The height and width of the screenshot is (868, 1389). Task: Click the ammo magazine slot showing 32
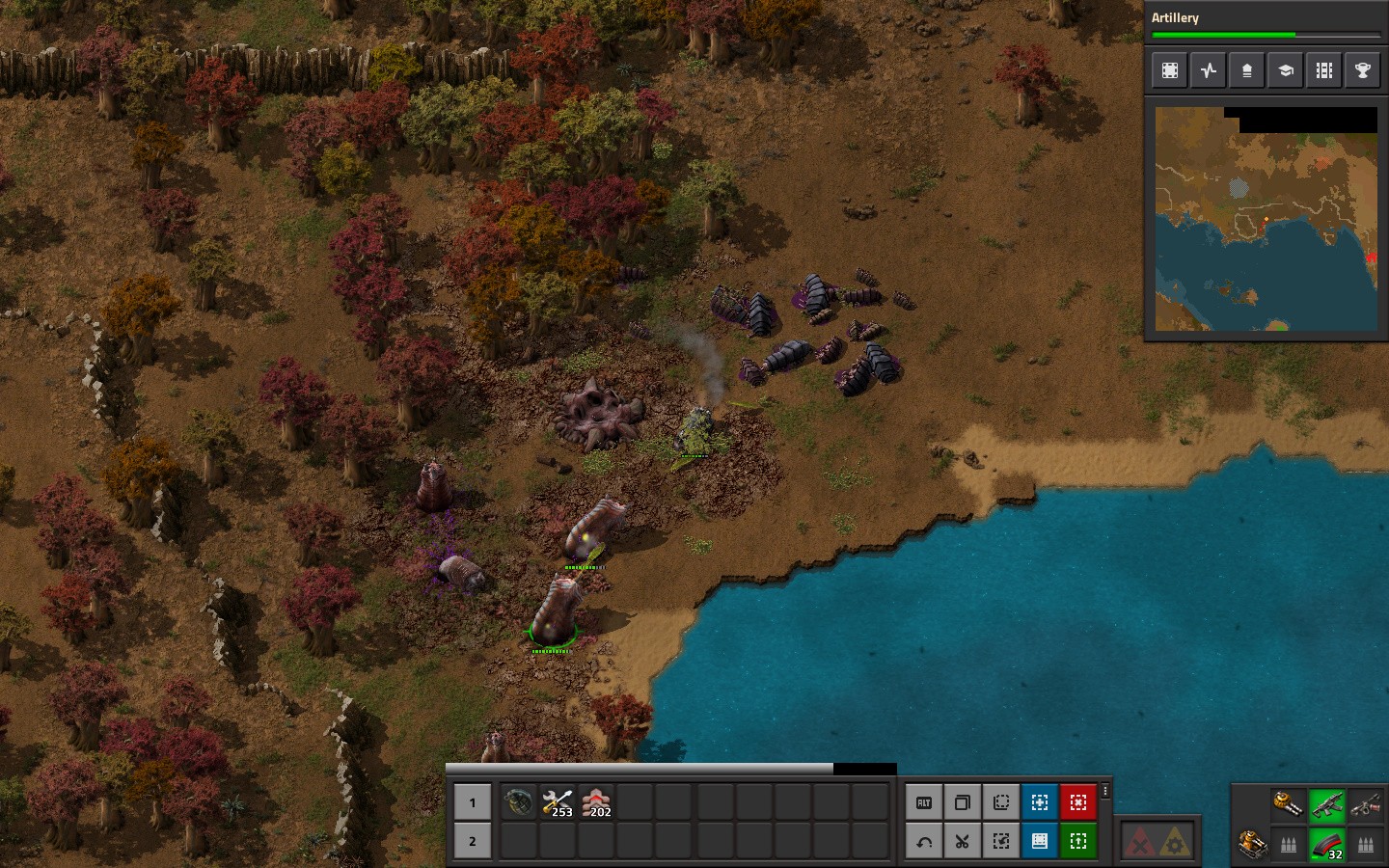(x=1327, y=844)
